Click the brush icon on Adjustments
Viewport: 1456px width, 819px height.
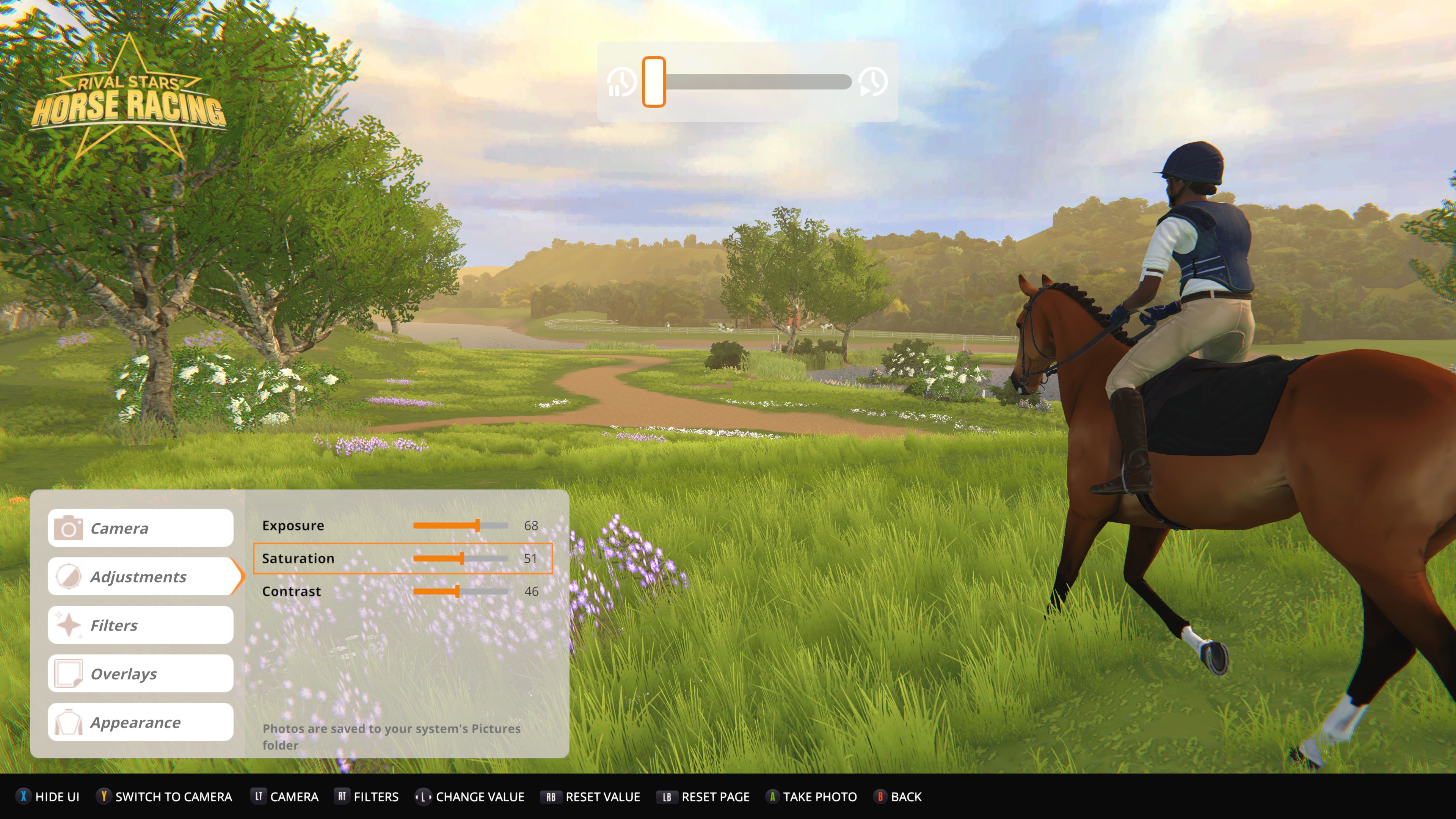tap(69, 576)
